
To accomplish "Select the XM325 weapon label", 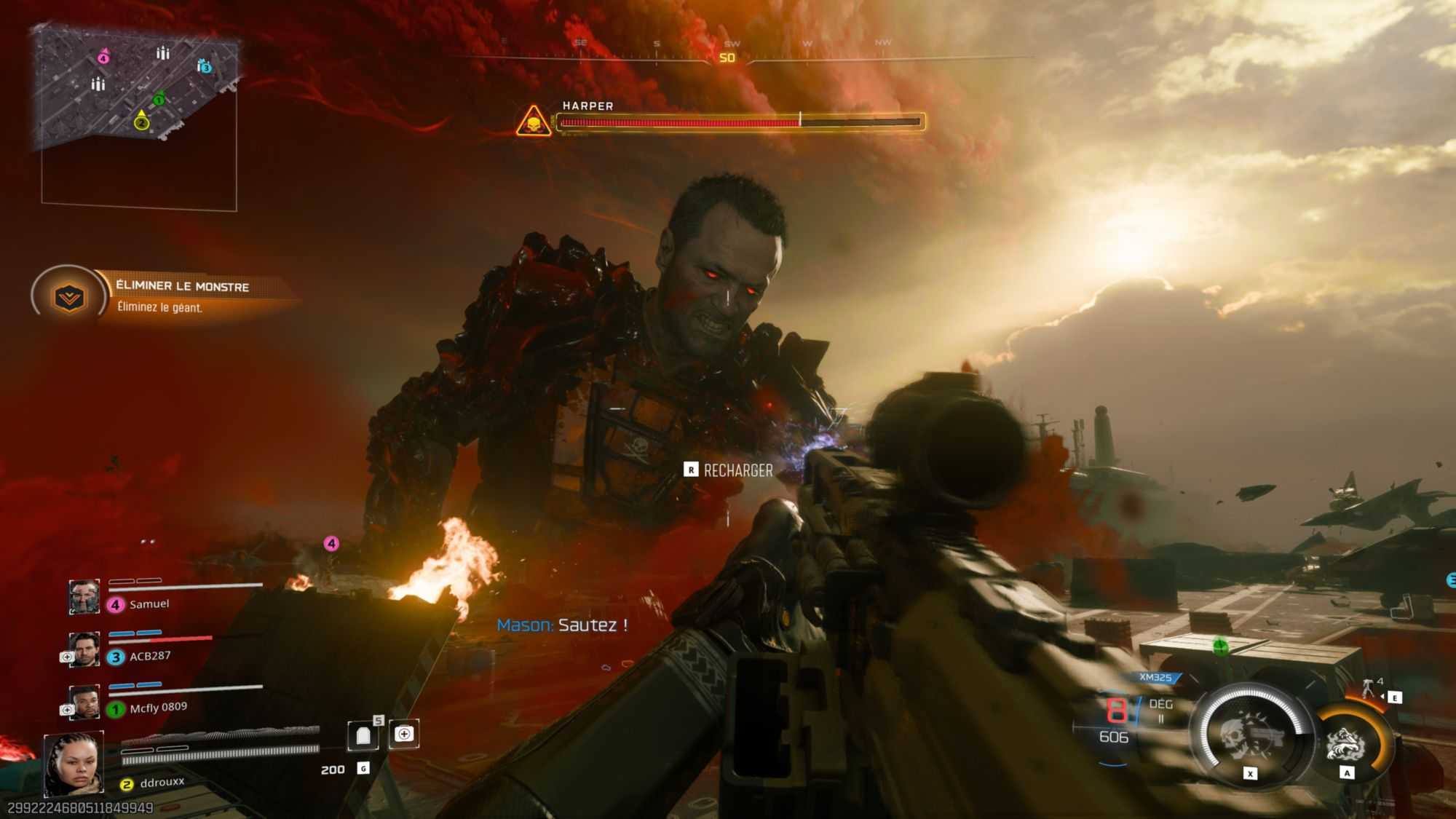I will [x=1155, y=678].
